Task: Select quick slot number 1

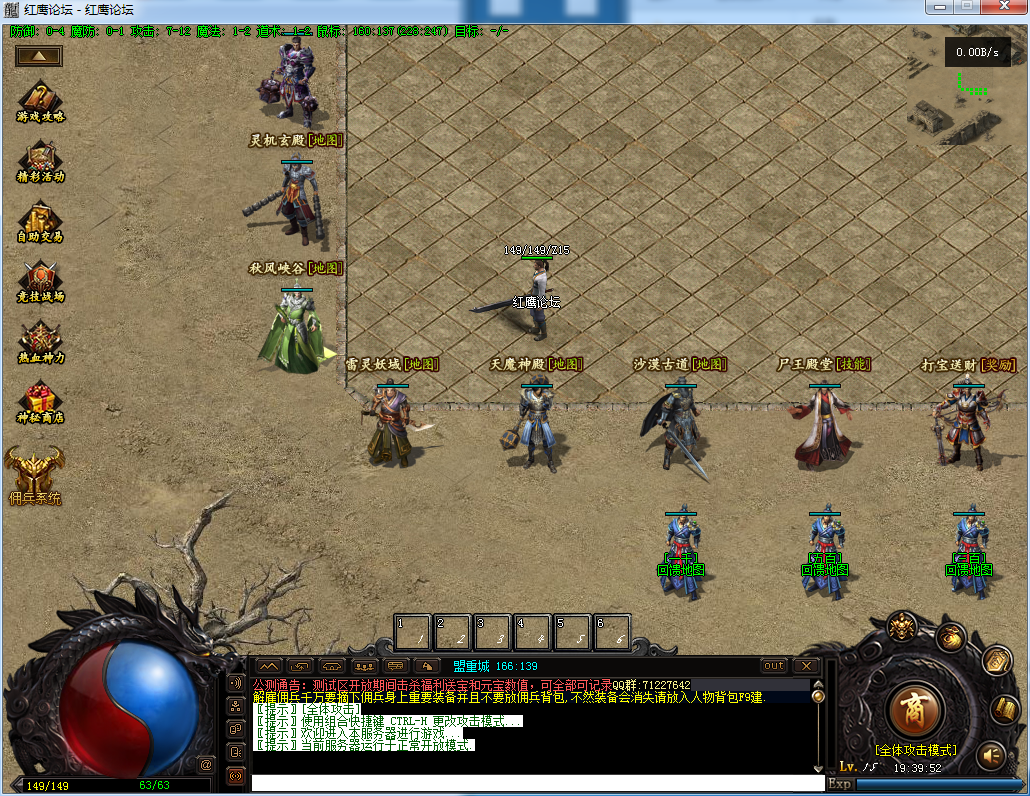Action: pos(414,632)
